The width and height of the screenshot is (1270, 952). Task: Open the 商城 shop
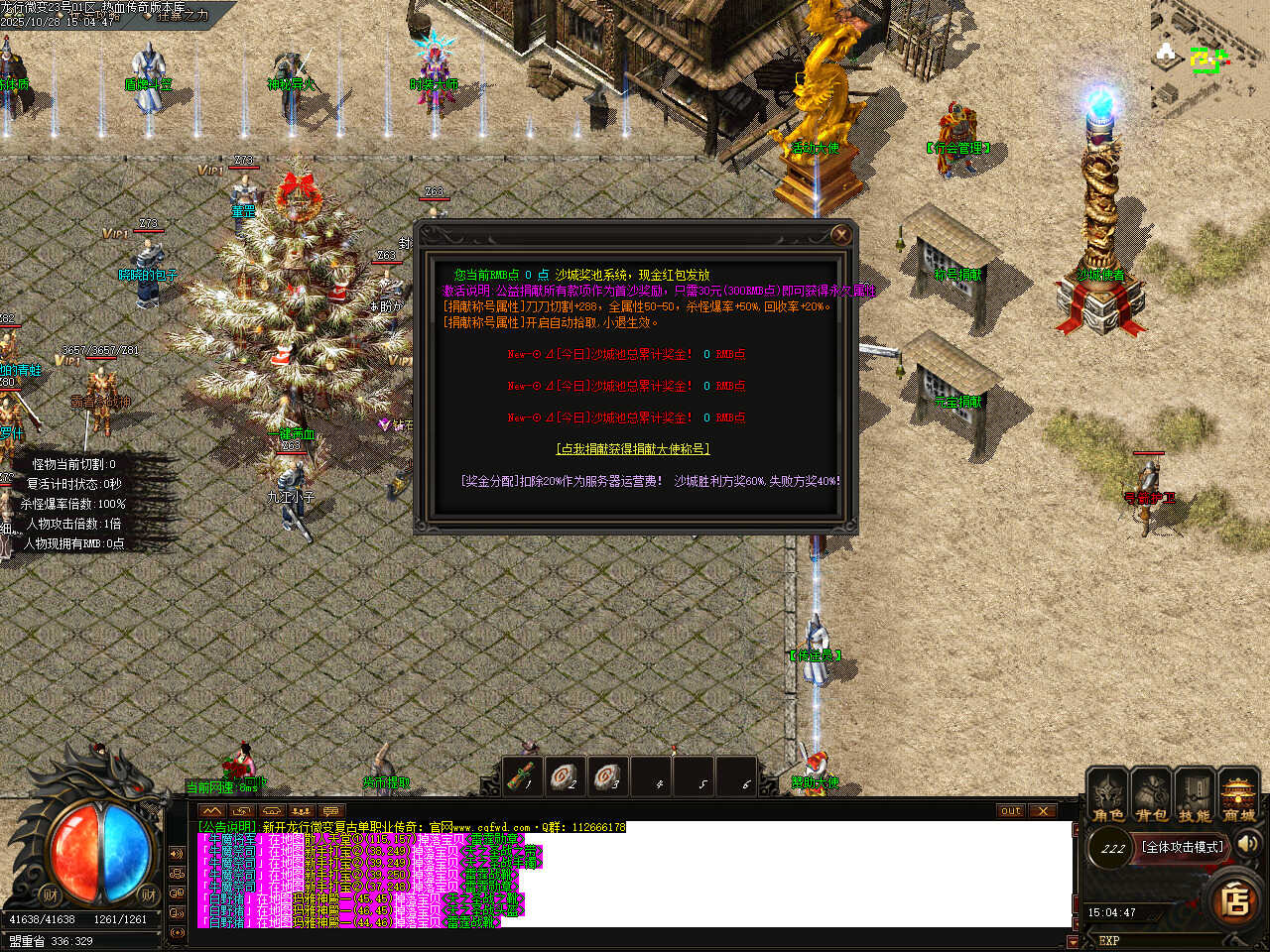[x=1238, y=796]
